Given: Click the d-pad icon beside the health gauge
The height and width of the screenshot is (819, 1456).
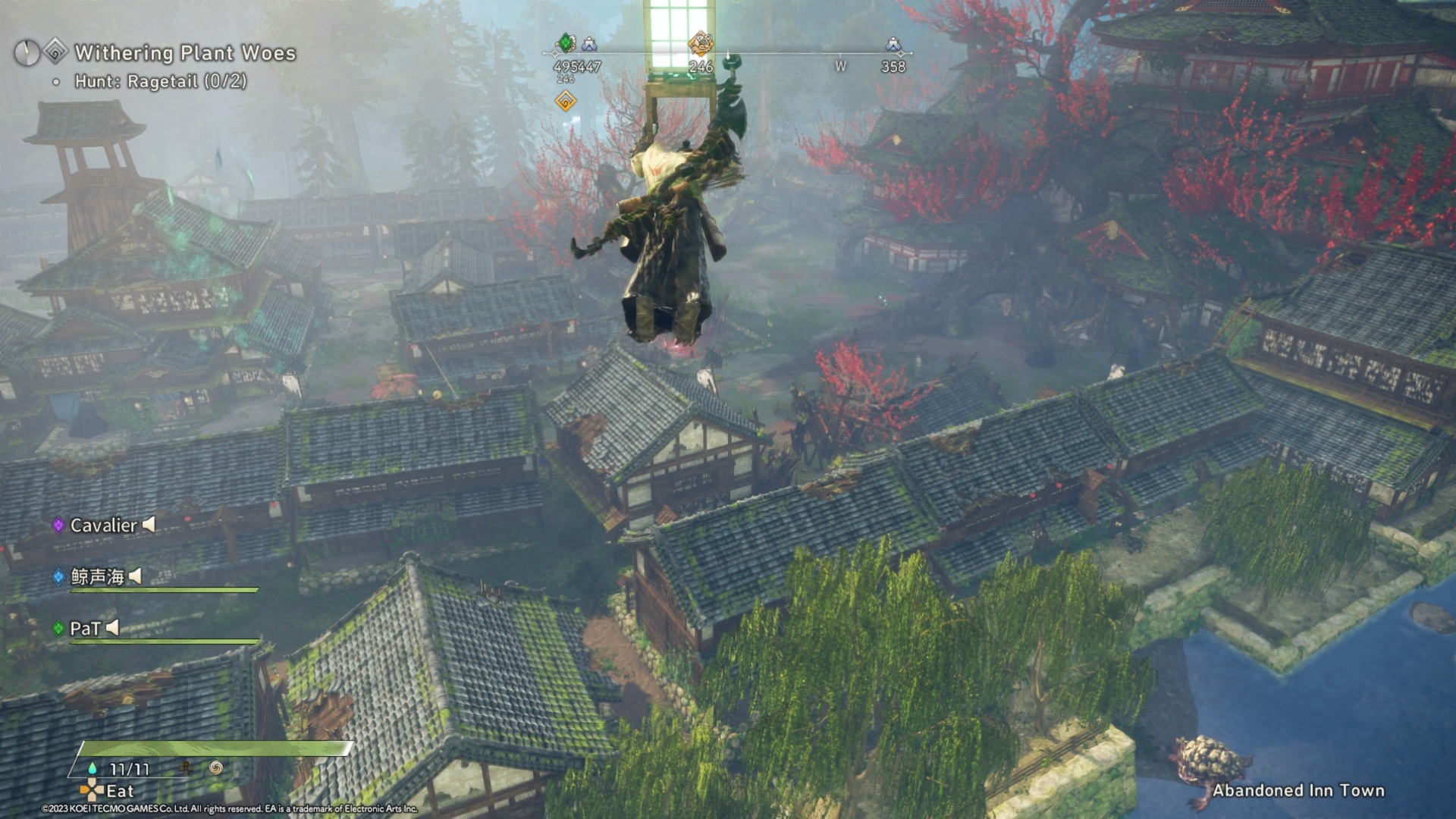Looking at the screenshot, I should click(x=185, y=768).
